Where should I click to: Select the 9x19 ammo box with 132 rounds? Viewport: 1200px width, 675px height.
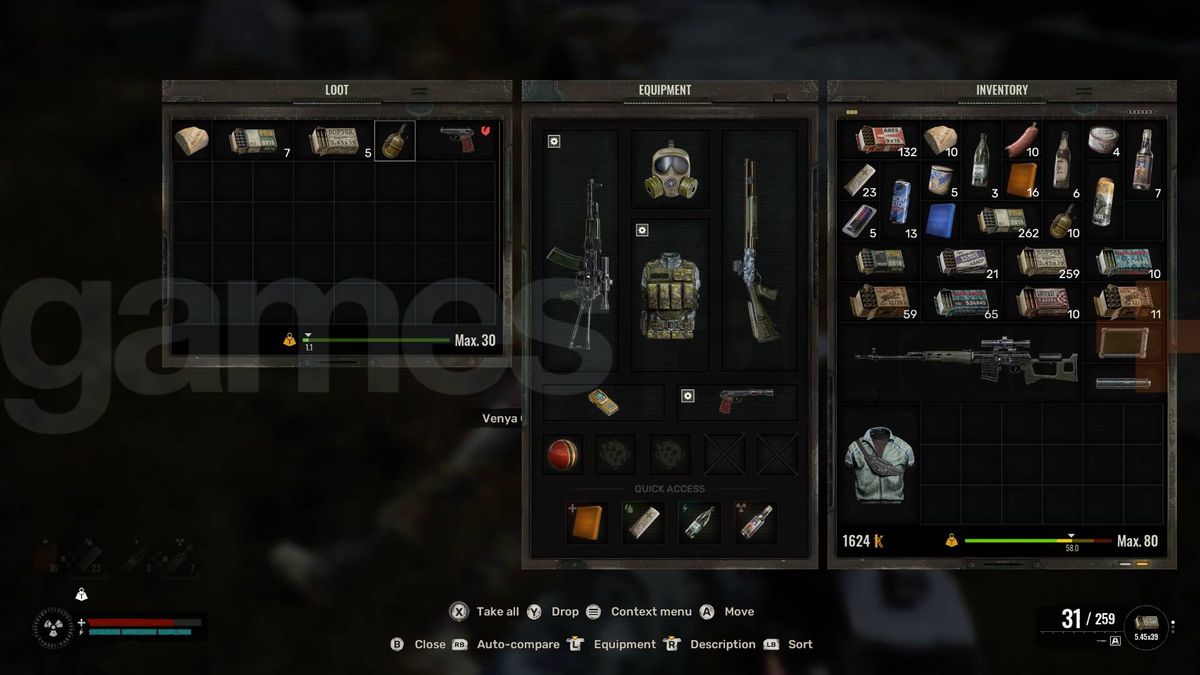point(879,141)
